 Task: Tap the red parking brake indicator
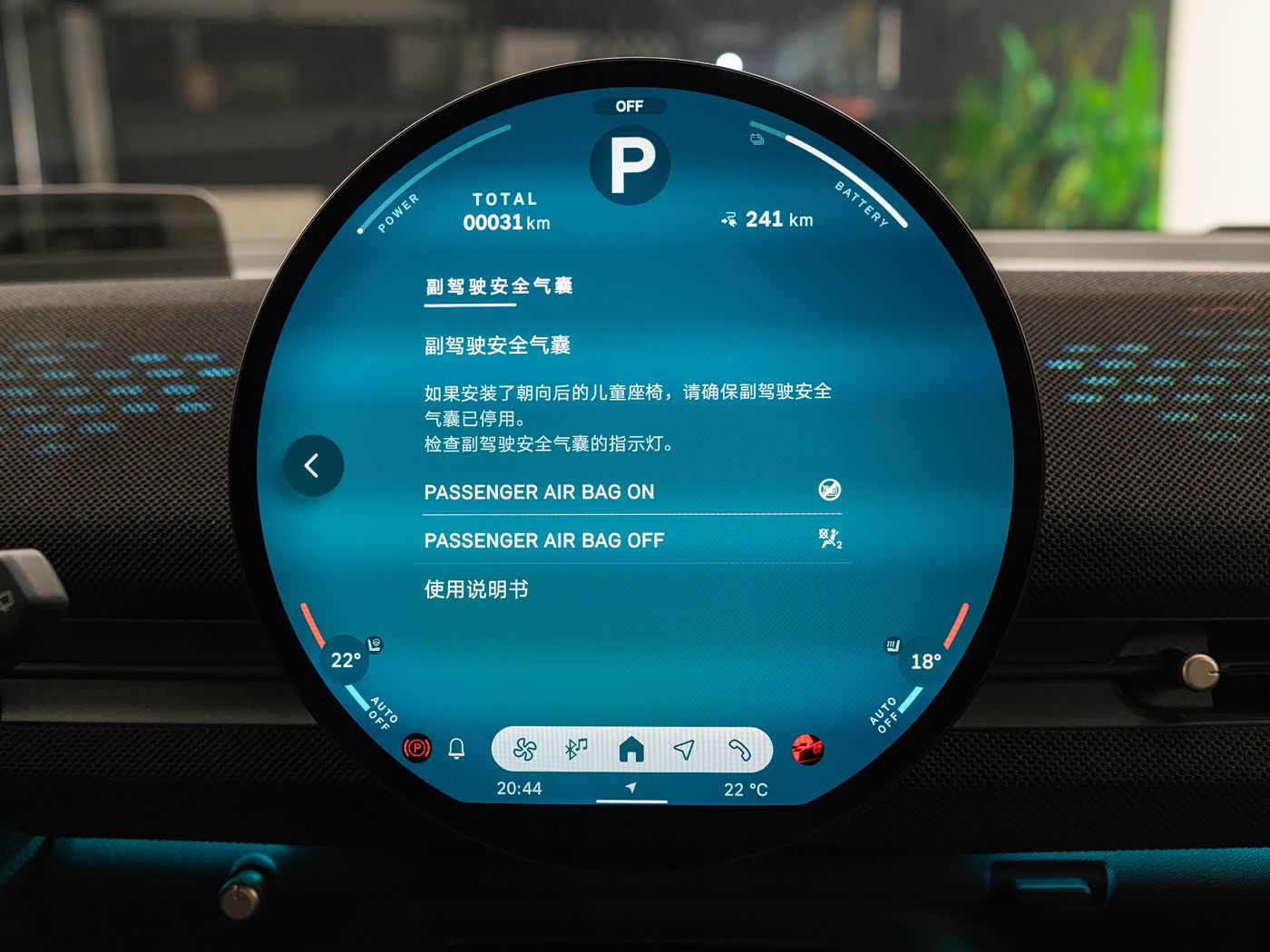[x=416, y=749]
